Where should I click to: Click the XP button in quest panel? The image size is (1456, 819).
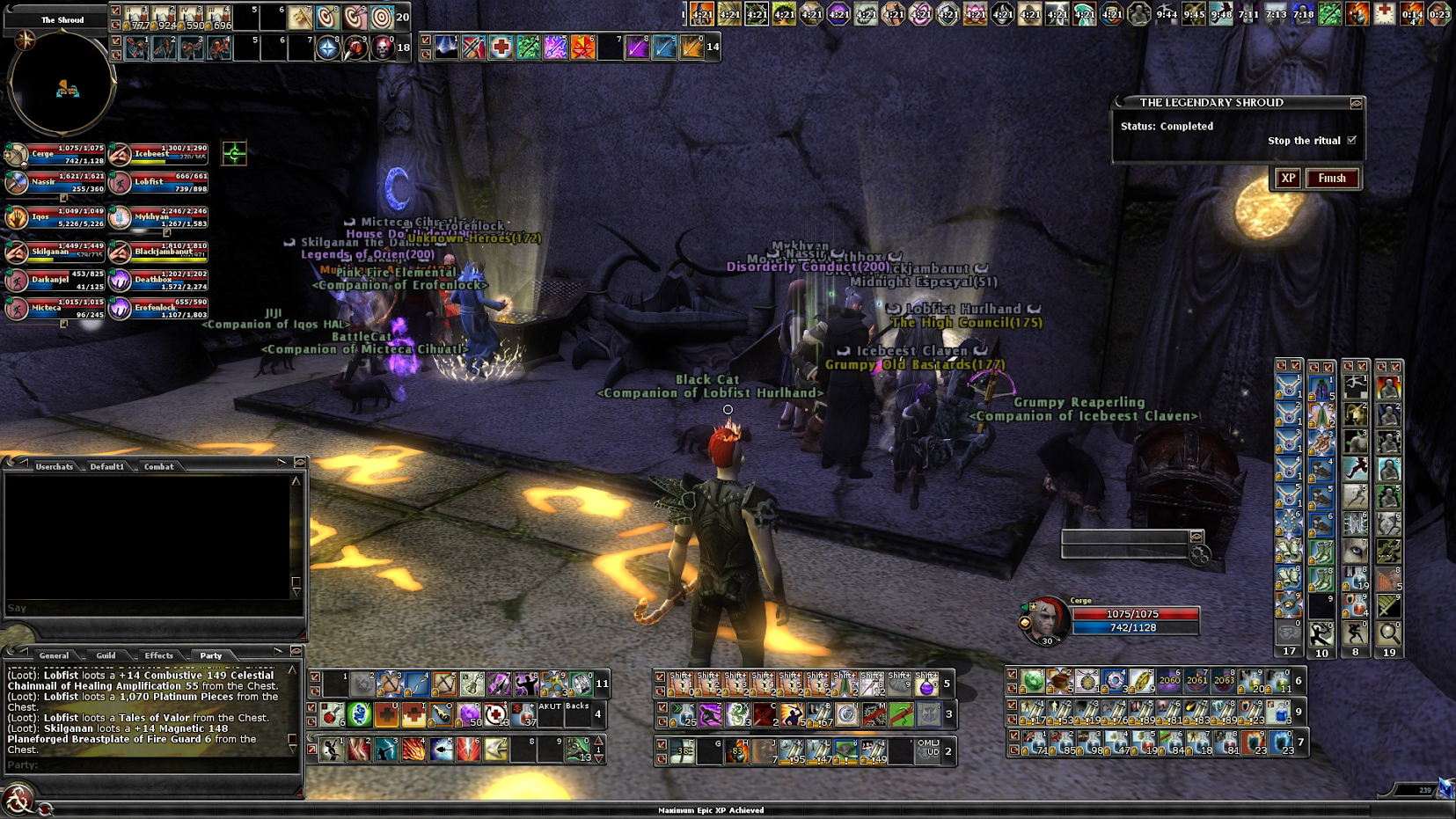(1288, 179)
